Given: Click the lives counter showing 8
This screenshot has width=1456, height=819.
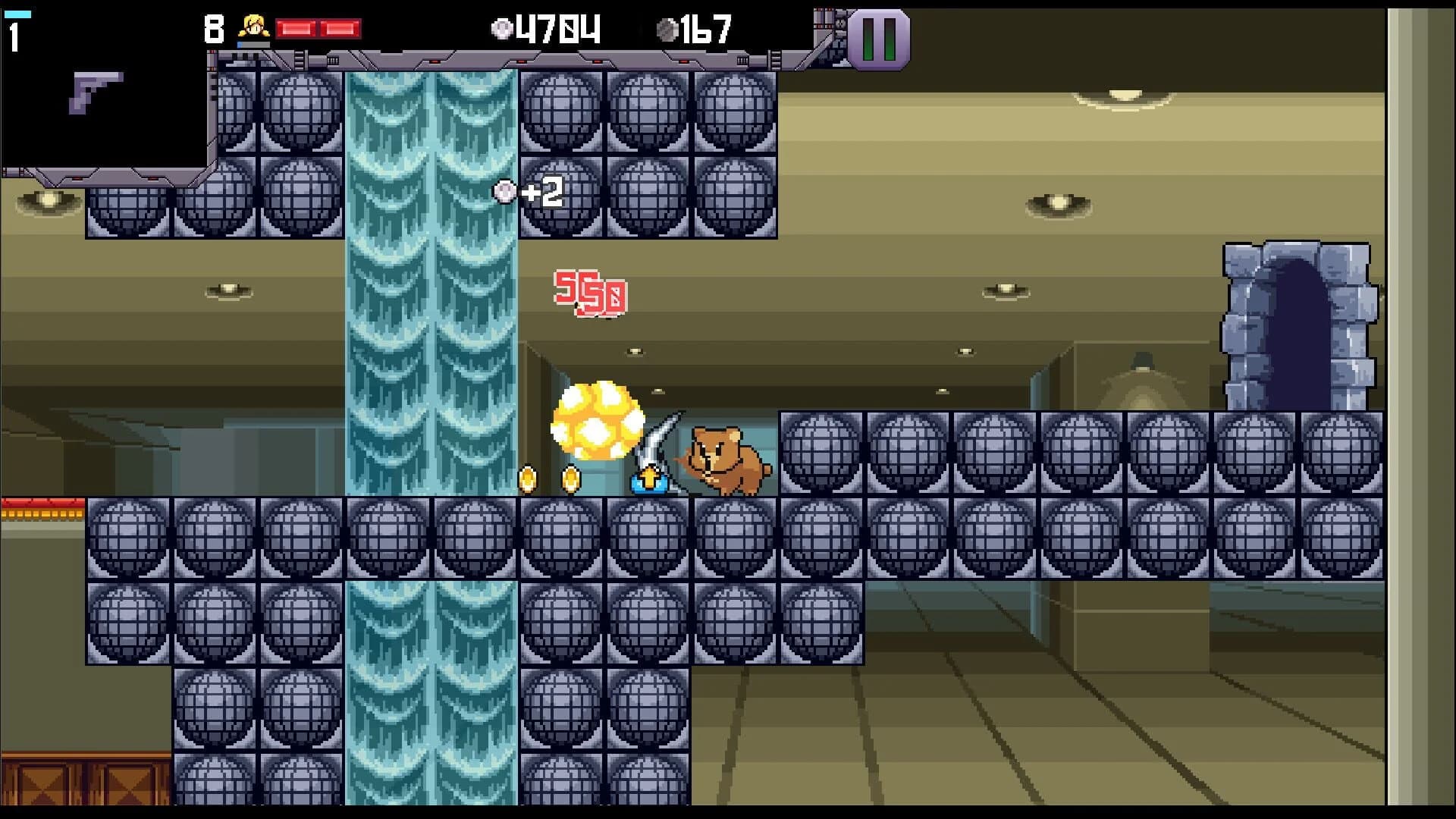Looking at the screenshot, I should (x=215, y=28).
